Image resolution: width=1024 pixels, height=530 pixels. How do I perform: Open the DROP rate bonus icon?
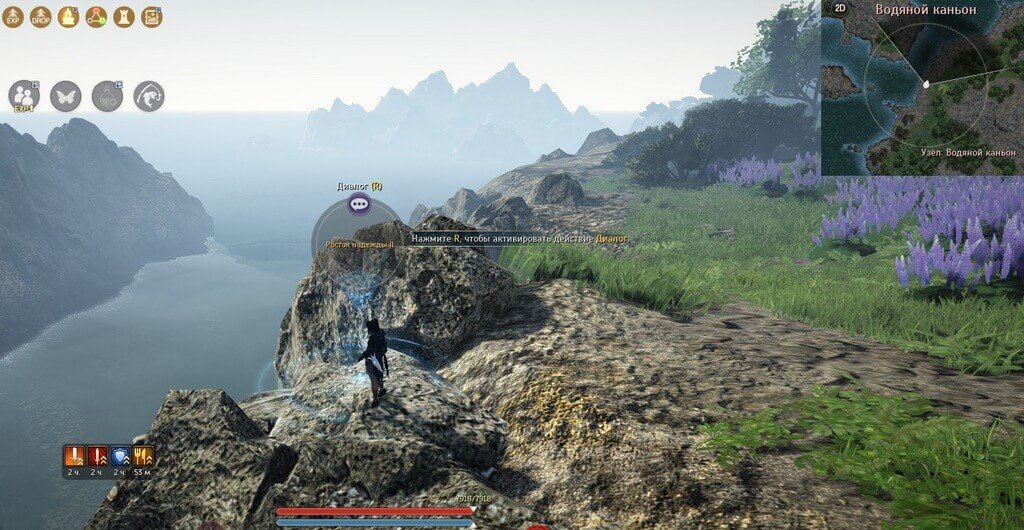41,17
